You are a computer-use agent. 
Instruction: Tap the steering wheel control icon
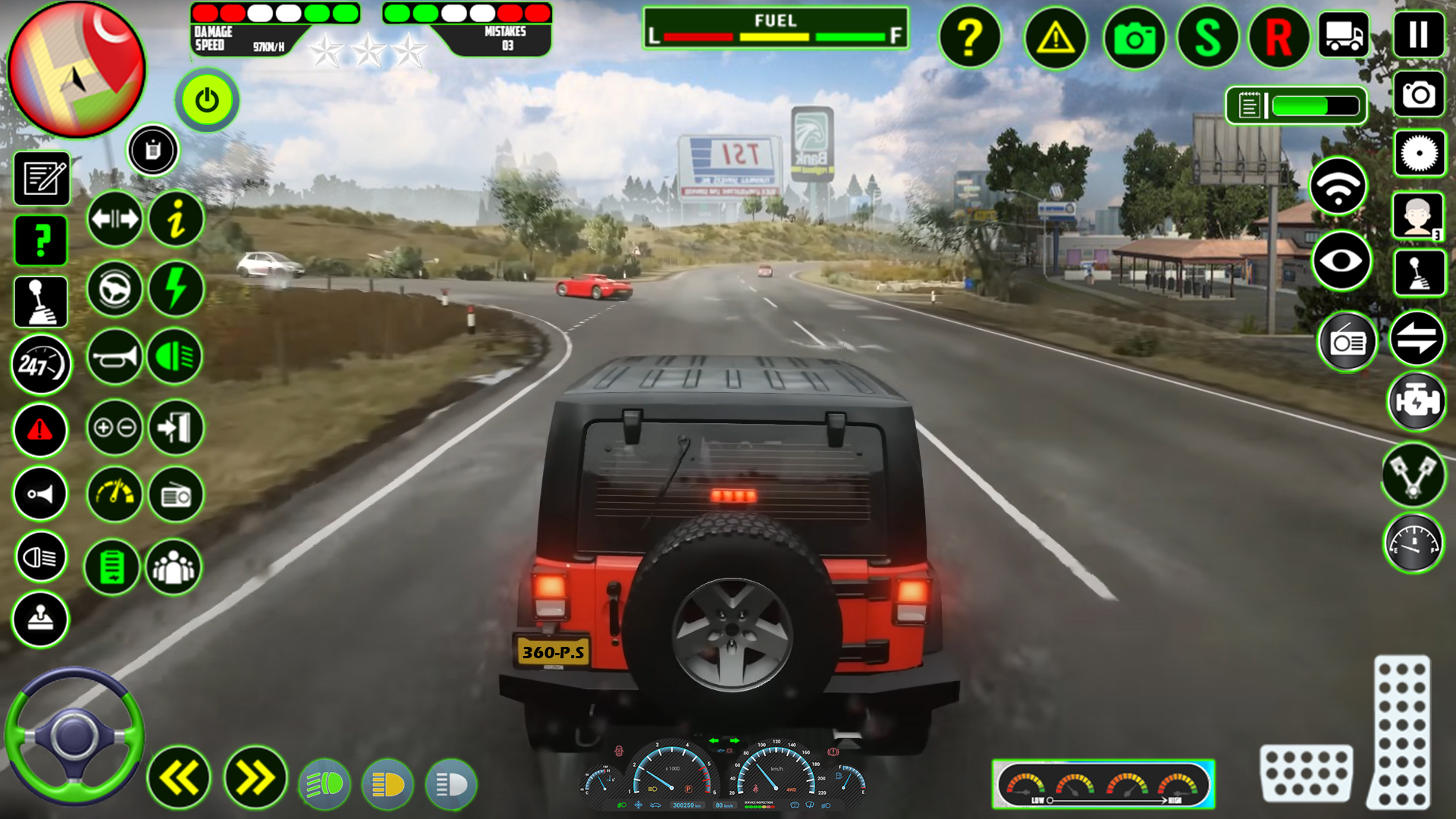(114, 289)
